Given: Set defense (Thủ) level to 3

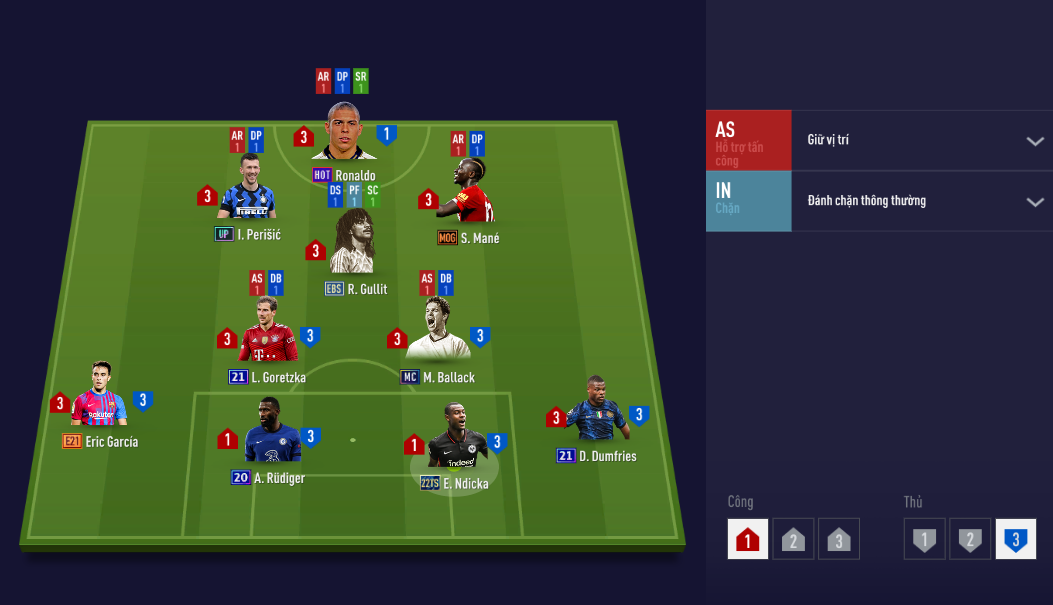Looking at the screenshot, I should [1015, 539].
